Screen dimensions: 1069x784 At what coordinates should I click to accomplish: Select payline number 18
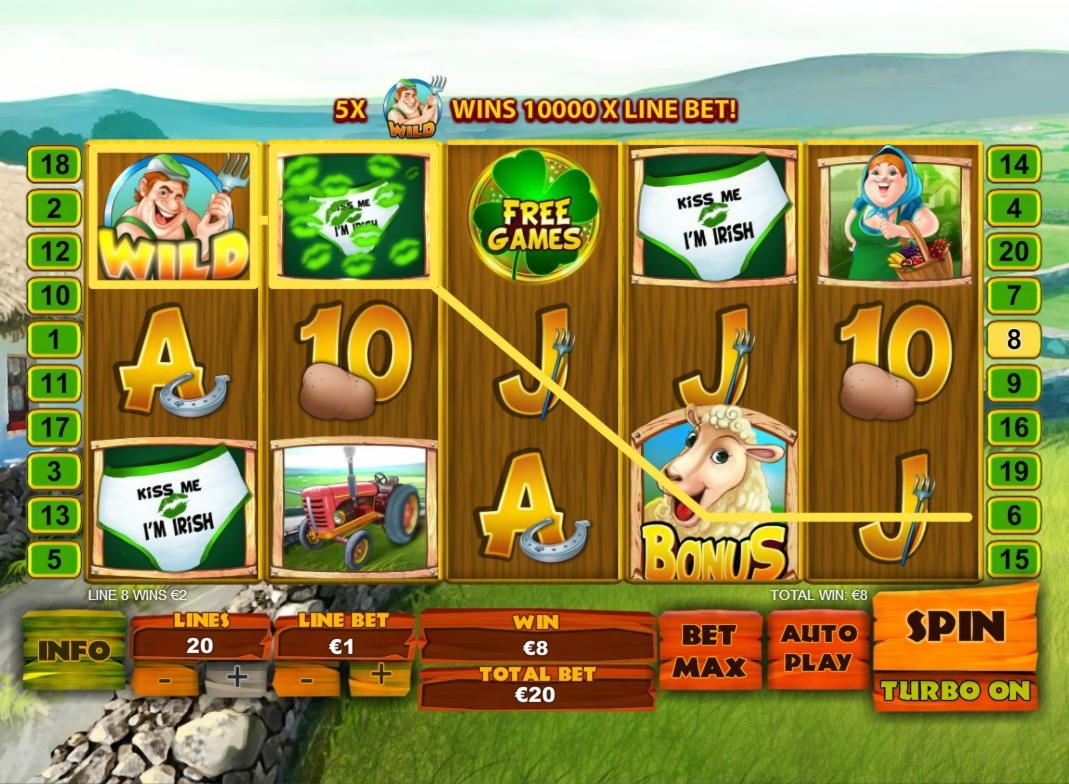click(x=53, y=164)
